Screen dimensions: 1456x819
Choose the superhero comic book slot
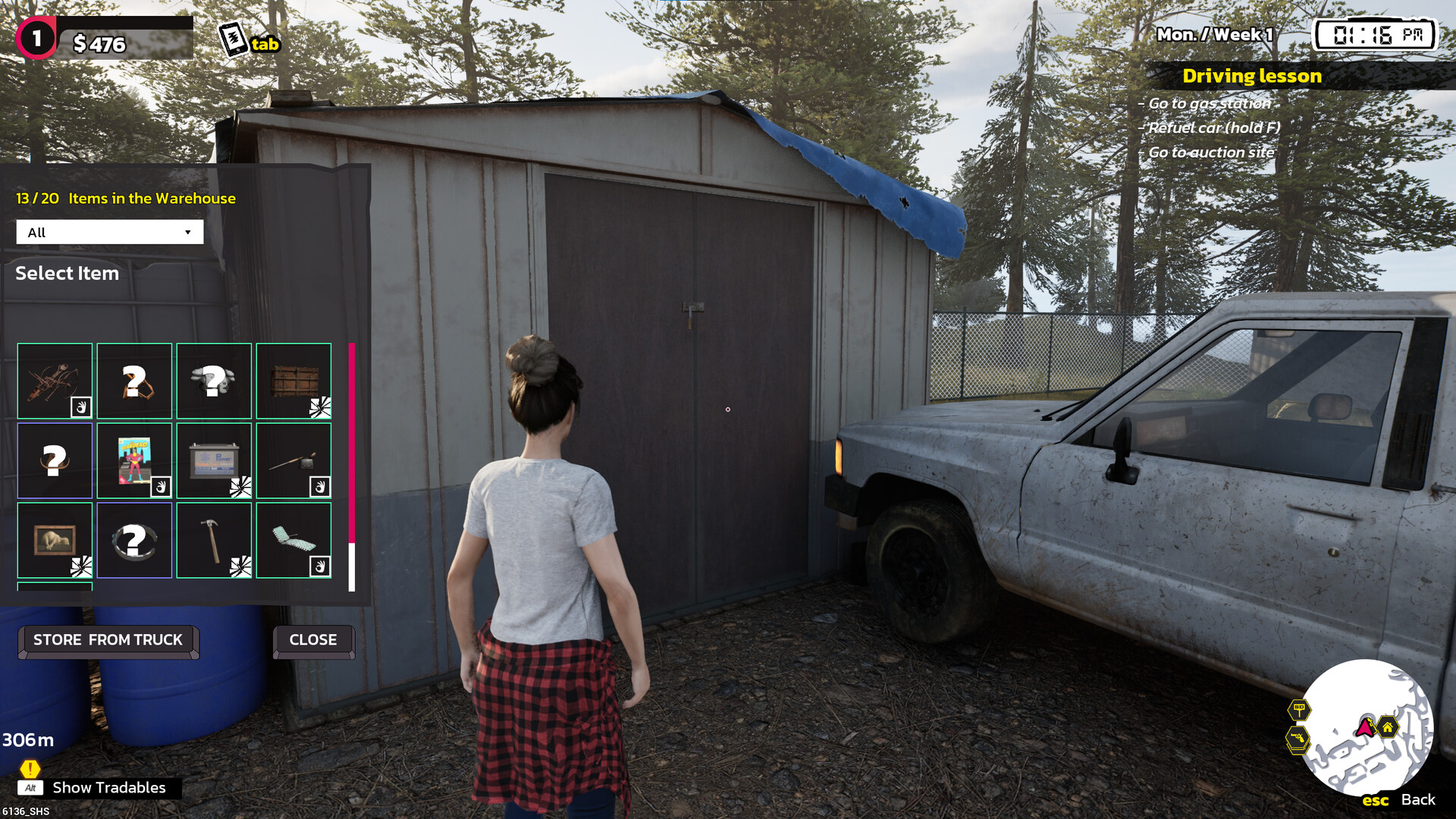tap(134, 460)
